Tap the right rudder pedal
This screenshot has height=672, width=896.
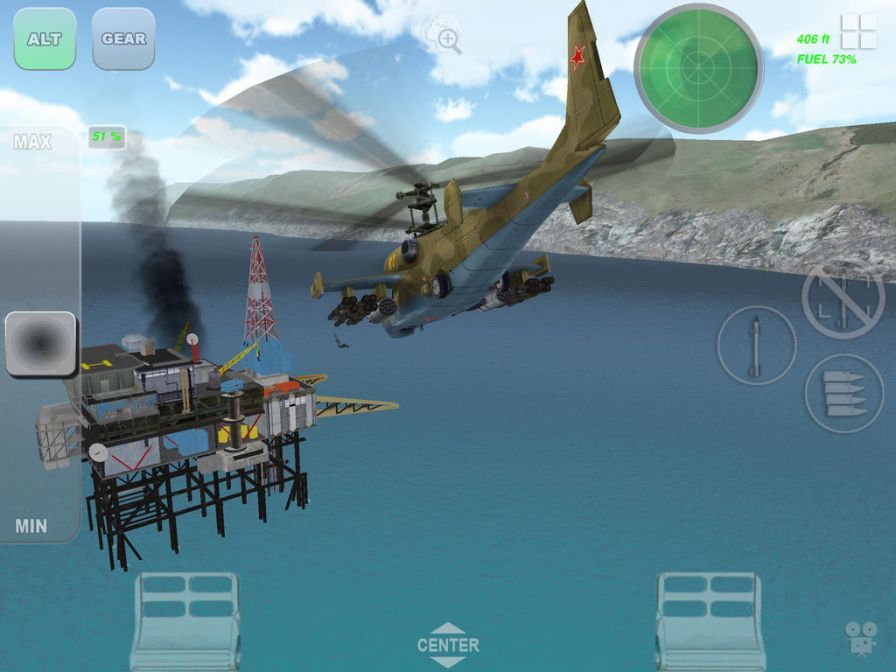tap(710, 620)
